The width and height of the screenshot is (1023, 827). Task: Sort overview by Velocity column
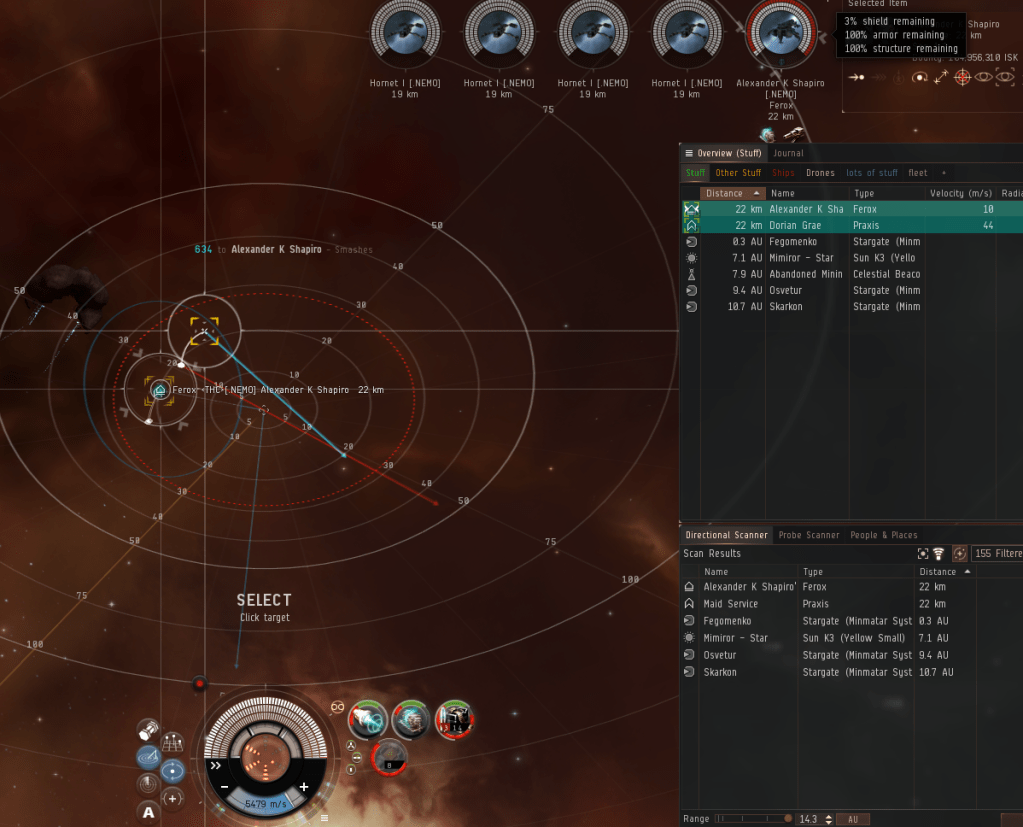tap(960, 193)
